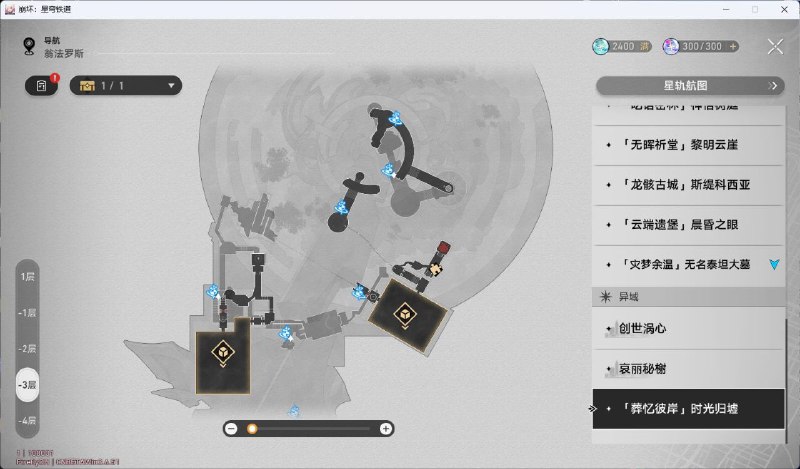Screen dimensions: 800x469
Task: Zoom out the map with the minus button
Action: pos(231,428)
